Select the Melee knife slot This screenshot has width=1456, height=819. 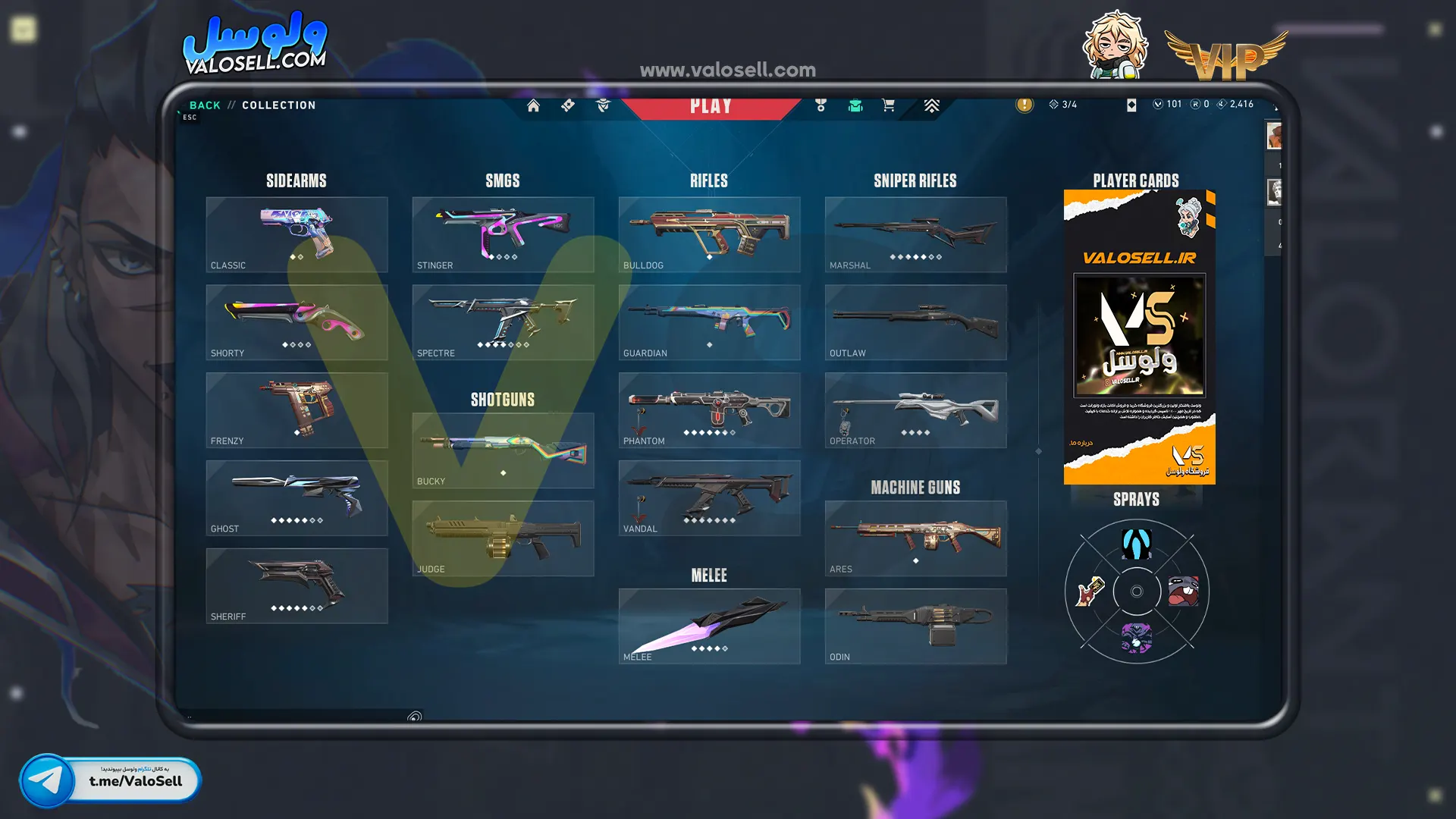709,626
